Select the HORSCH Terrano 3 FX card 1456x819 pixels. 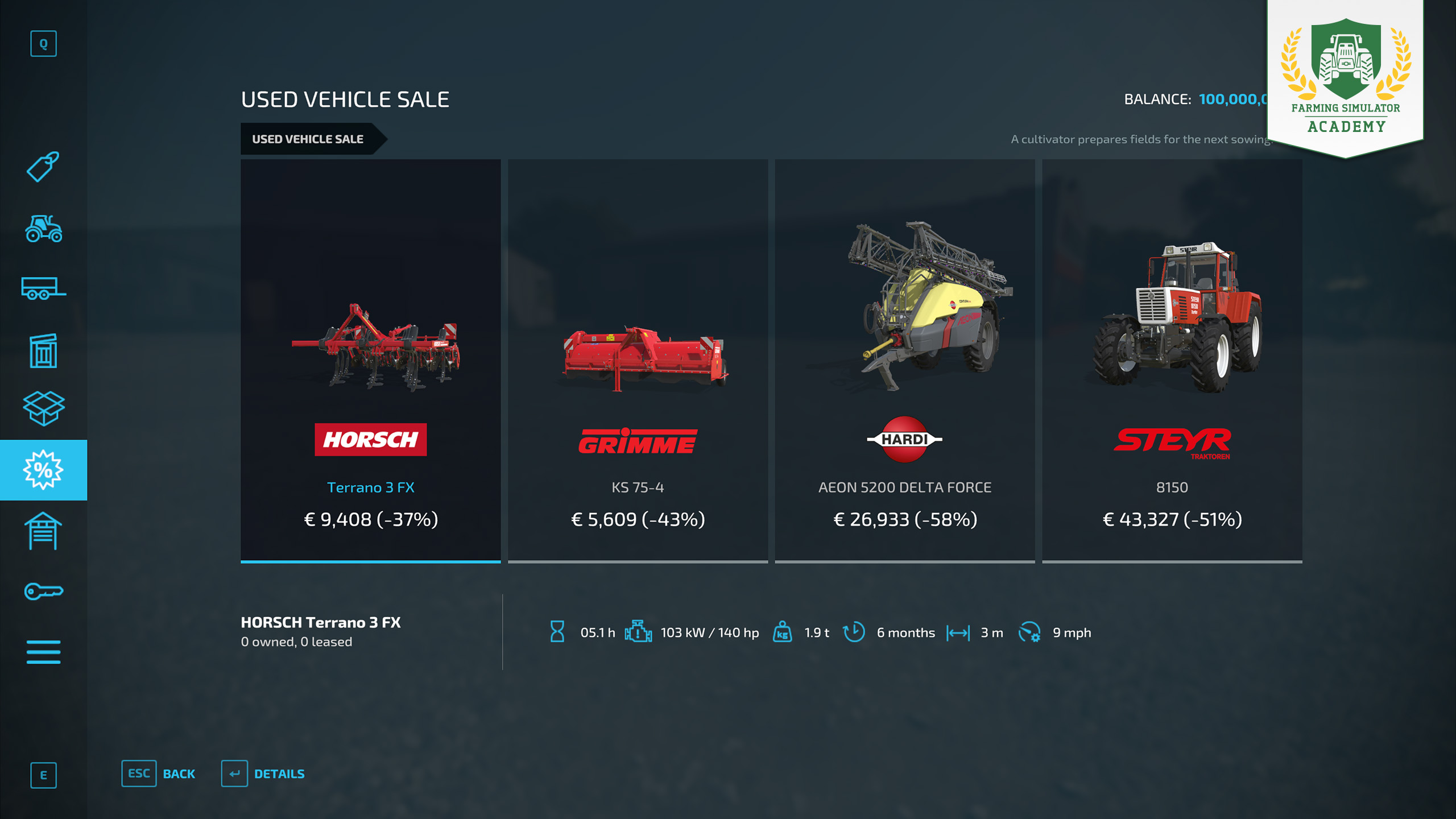click(x=370, y=361)
